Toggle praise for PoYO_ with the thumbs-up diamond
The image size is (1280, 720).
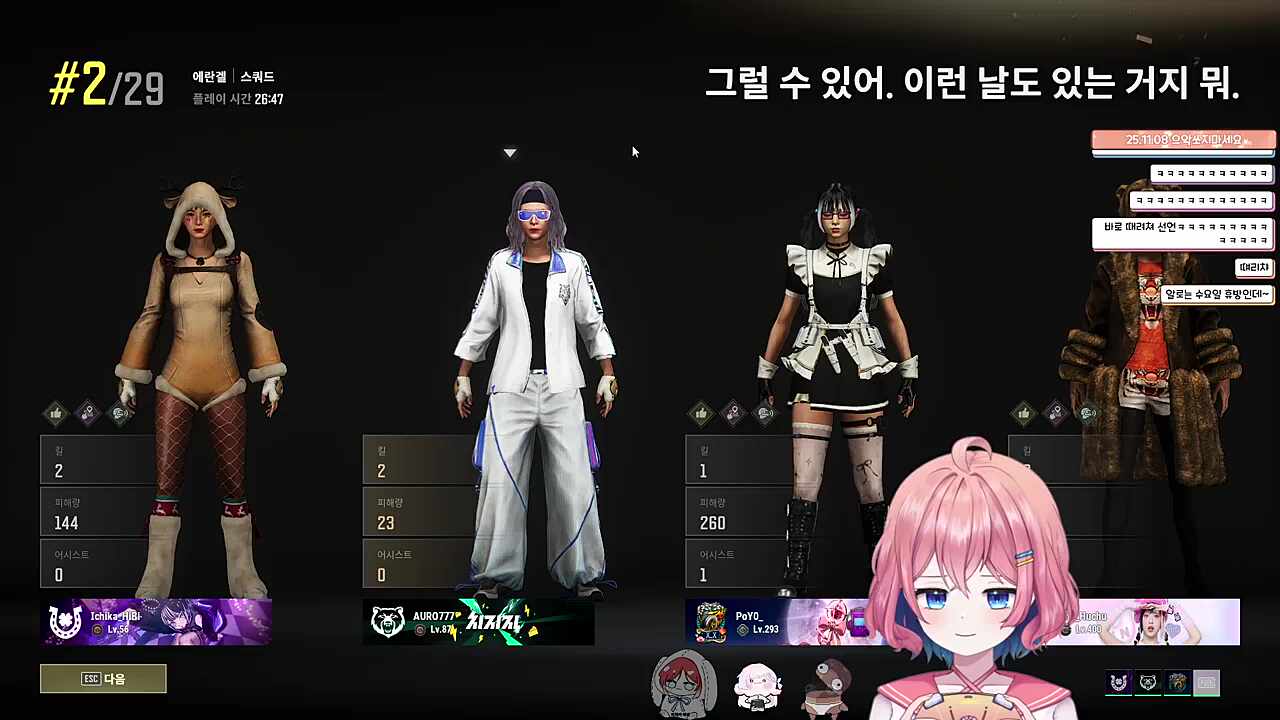click(x=702, y=413)
